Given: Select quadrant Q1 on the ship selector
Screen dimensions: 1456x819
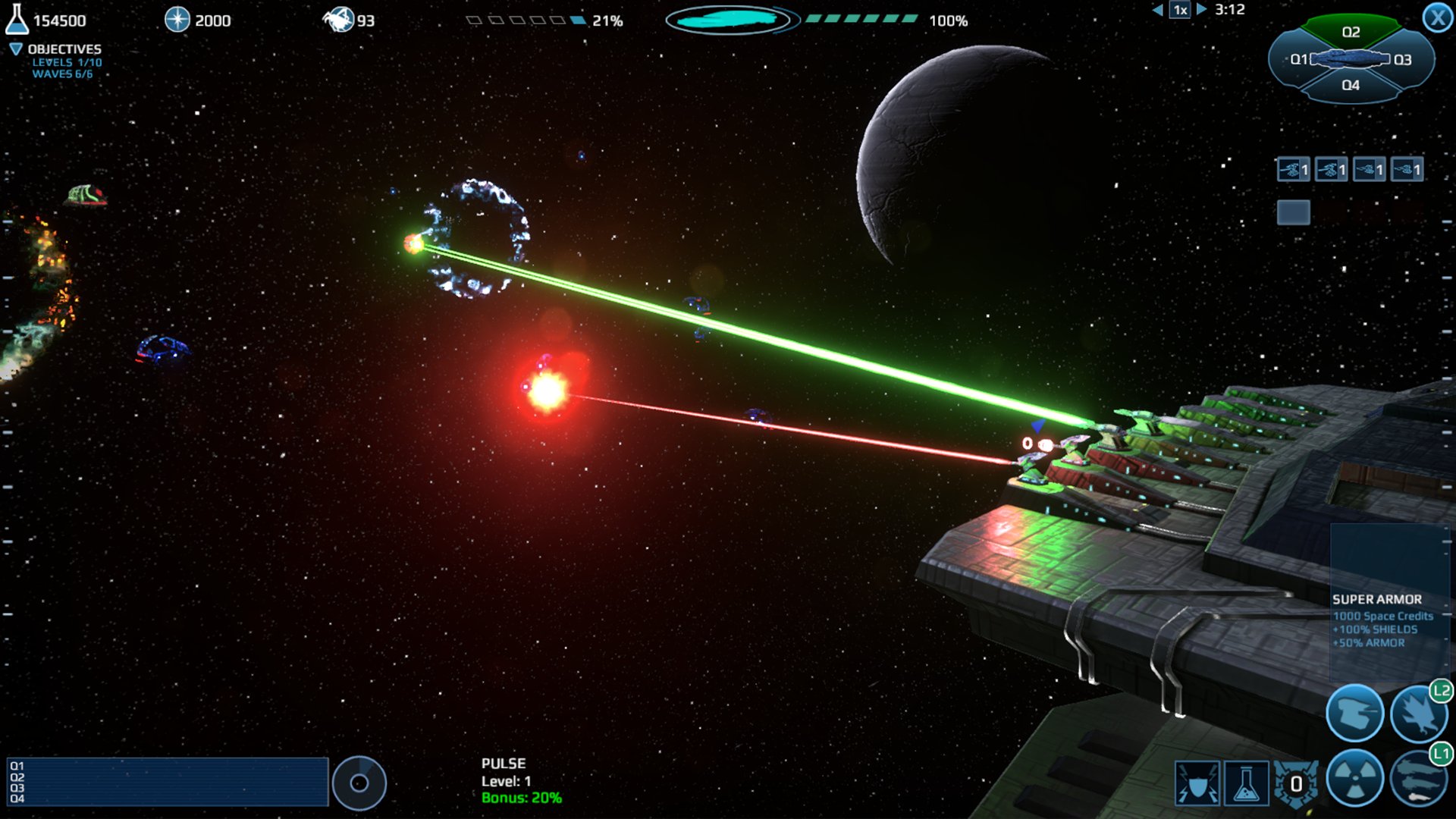Looking at the screenshot, I should [1298, 59].
